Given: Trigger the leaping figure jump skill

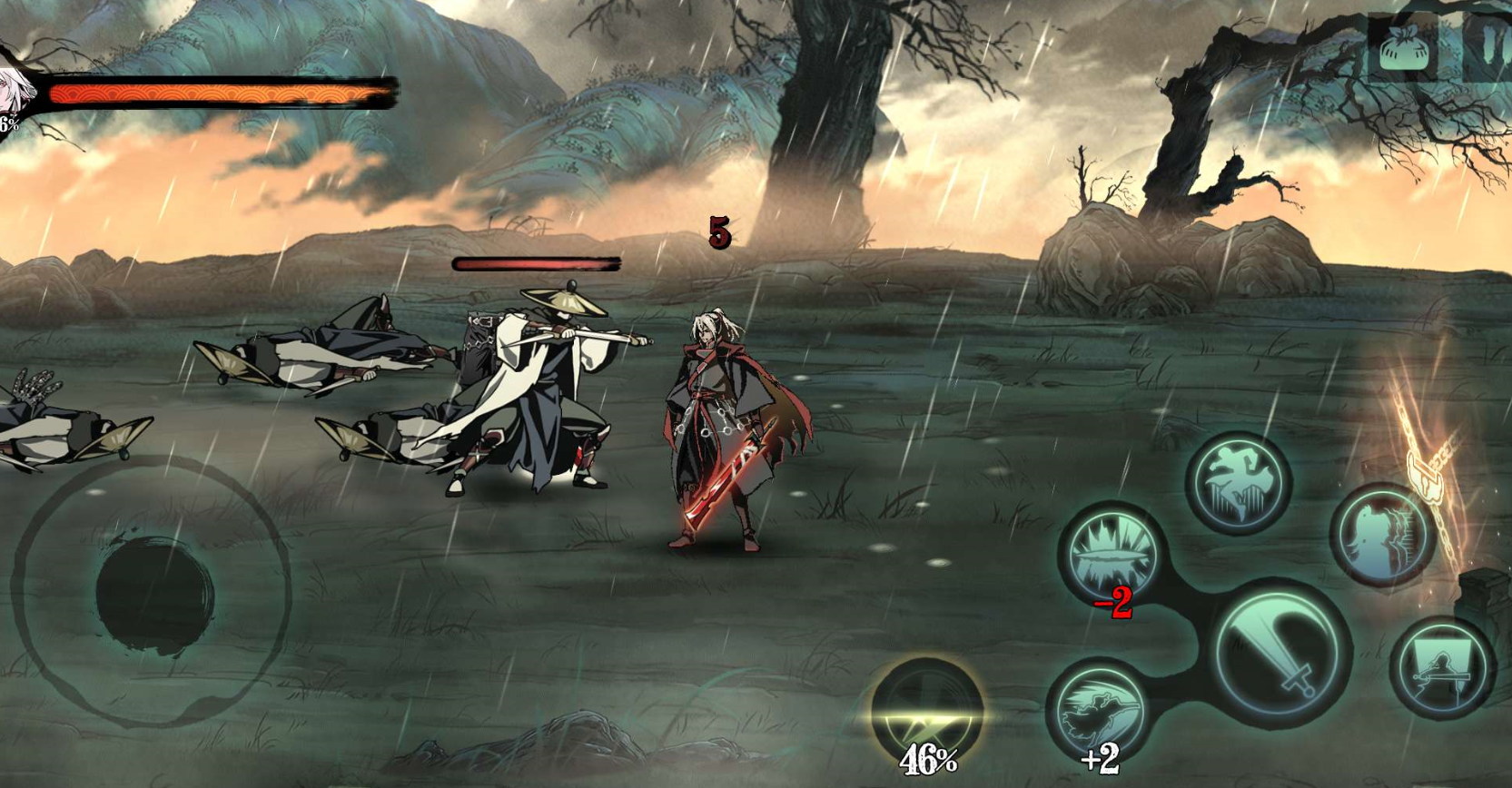Looking at the screenshot, I should point(1240,483).
